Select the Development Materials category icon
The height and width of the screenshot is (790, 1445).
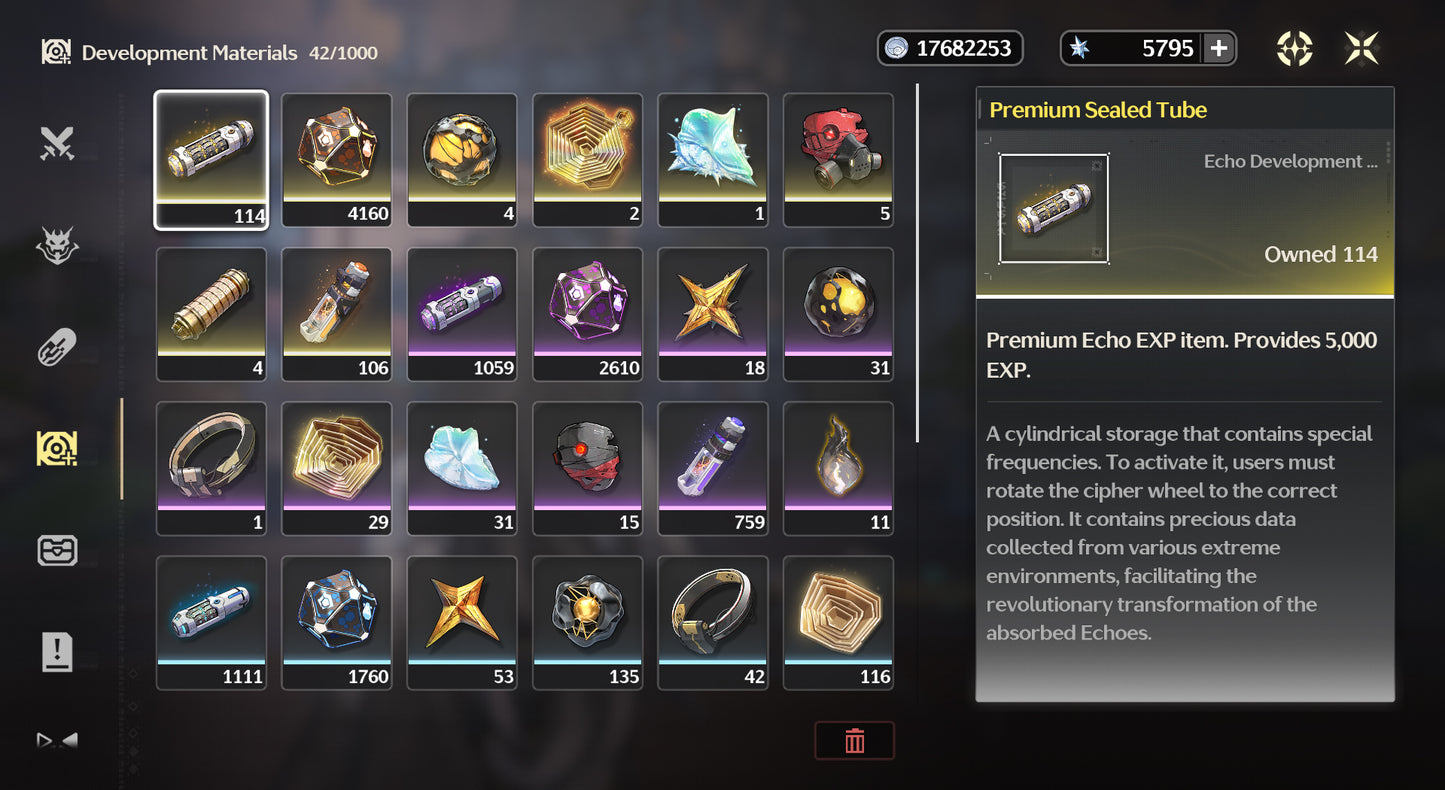pos(57,448)
